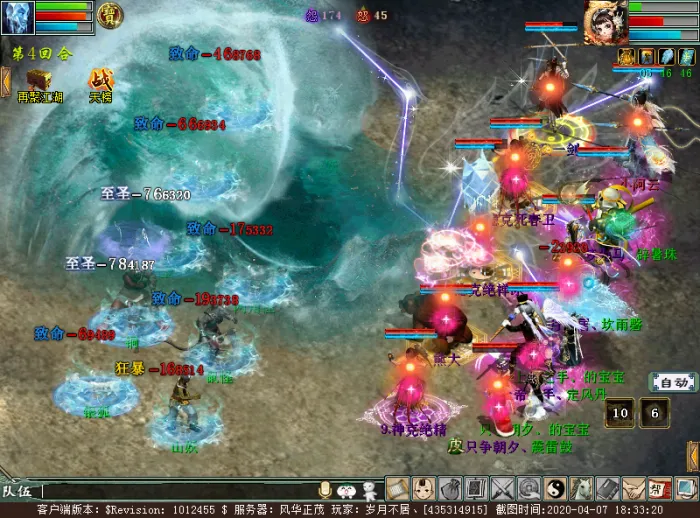Open the 帮 guild flag icon
The width and height of the screenshot is (700, 518).
[660, 489]
